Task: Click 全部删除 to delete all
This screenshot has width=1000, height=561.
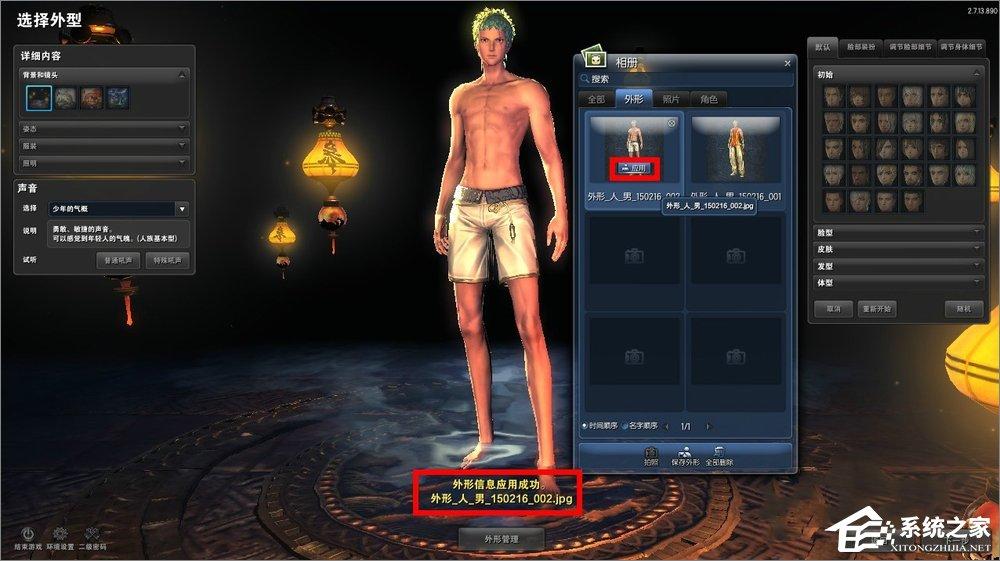Action: pyautogui.click(x=719, y=457)
